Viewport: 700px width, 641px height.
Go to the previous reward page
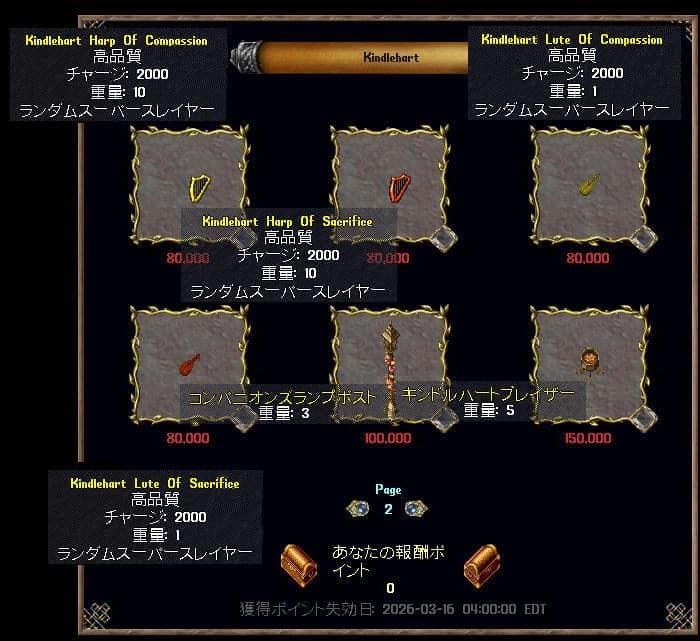tap(359, 509)
